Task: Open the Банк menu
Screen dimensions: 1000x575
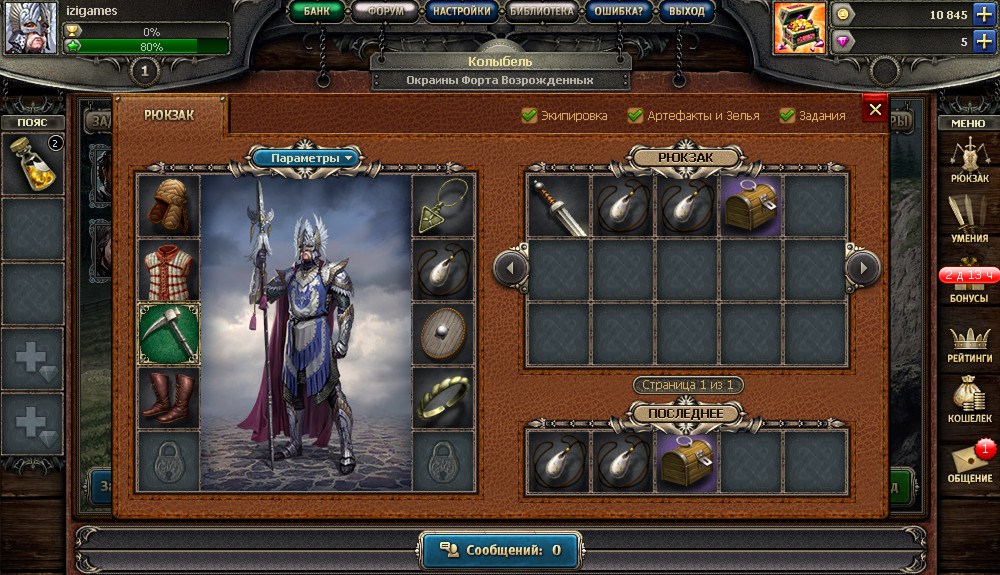Action: [x=316, y=12]
